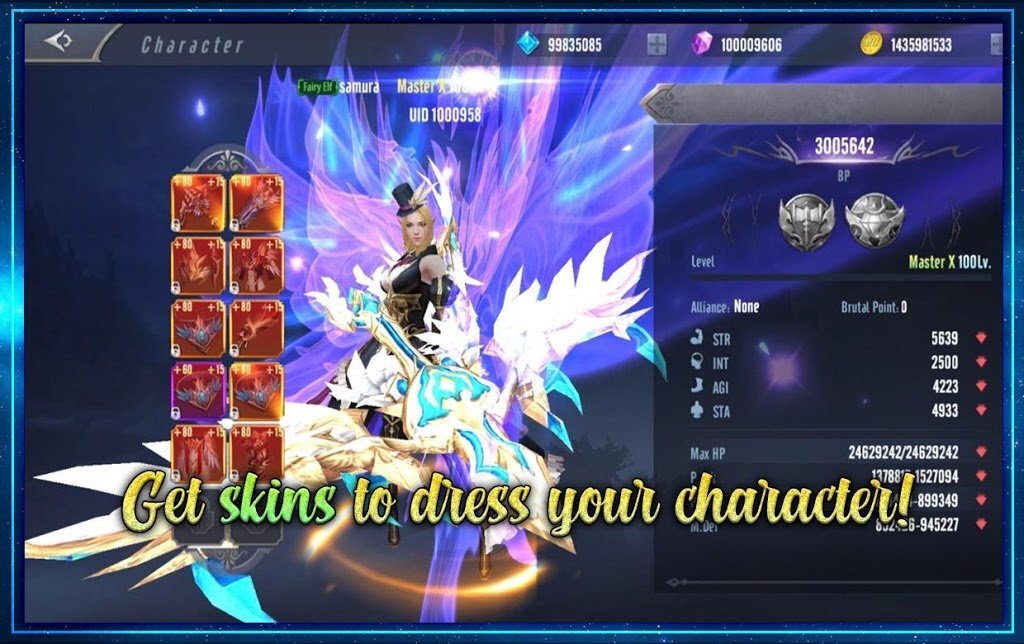
Task: Tap the red gem beside Max HP
Action: 980,453
